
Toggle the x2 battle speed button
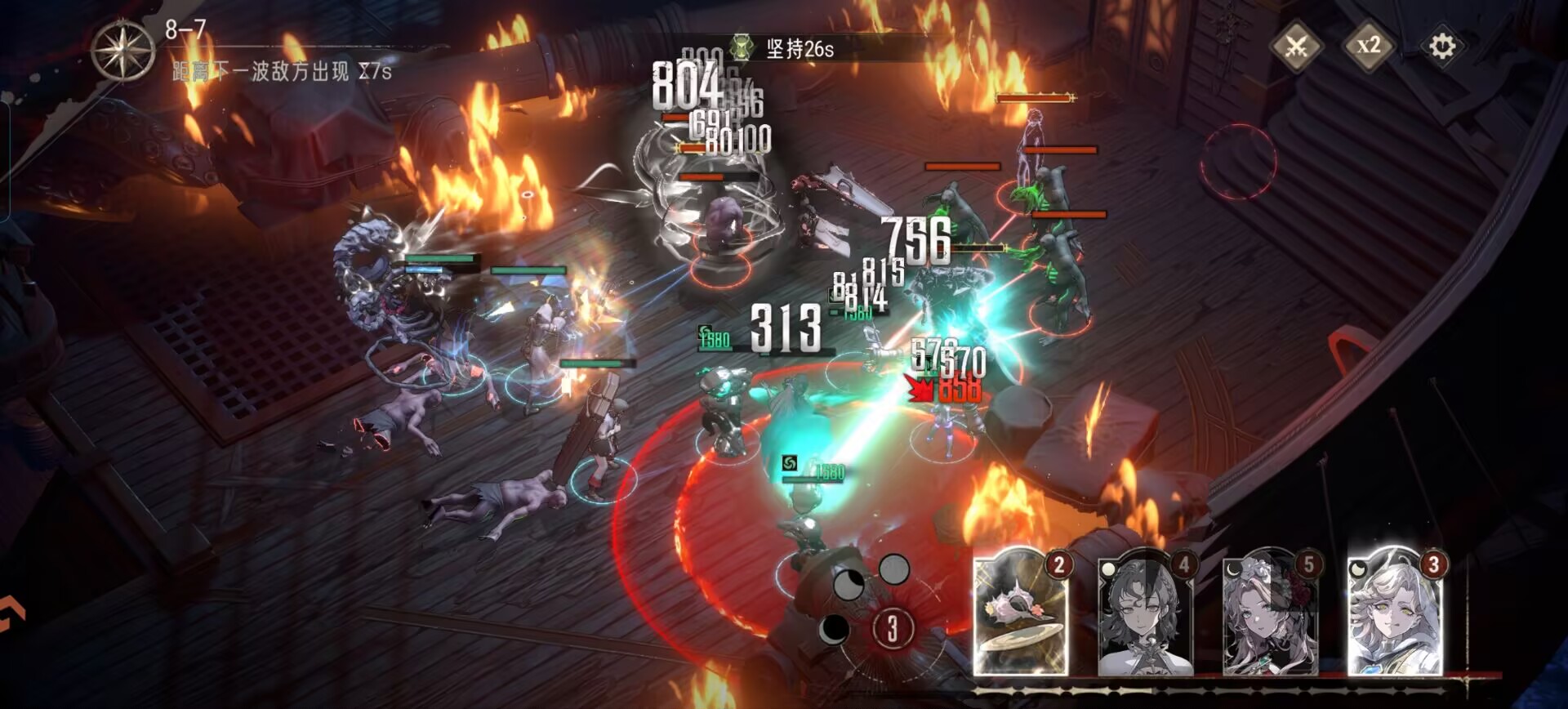[1369, 46]
